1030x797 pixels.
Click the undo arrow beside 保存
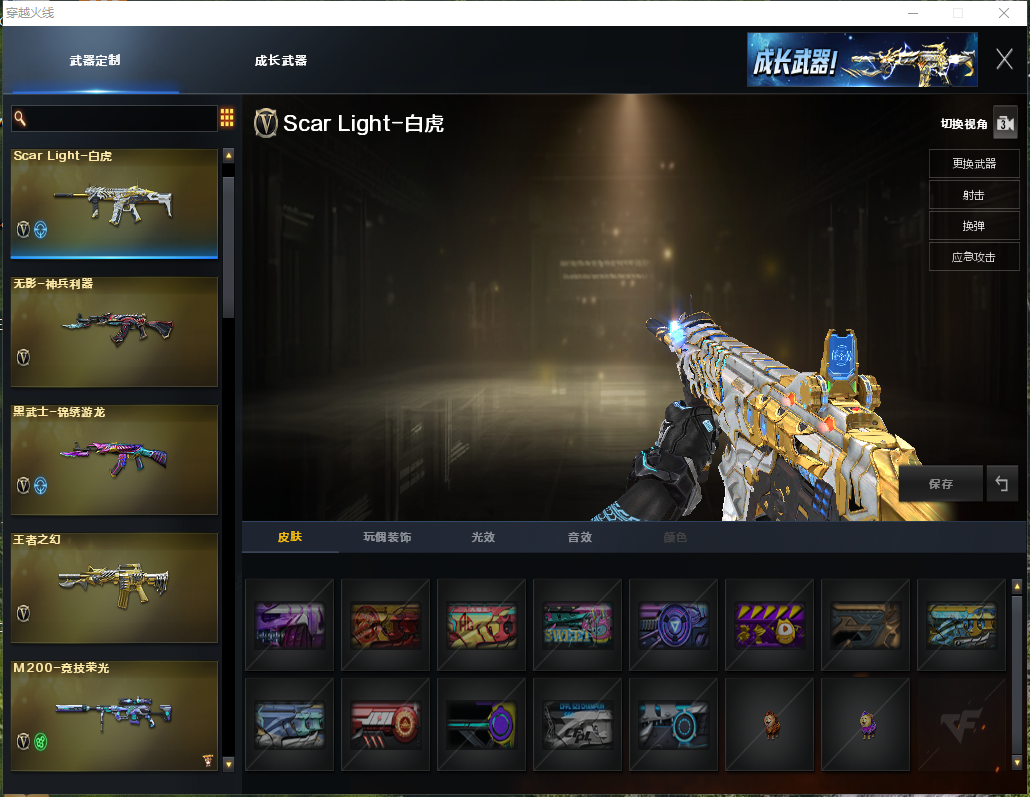(x=1001, y=484)
